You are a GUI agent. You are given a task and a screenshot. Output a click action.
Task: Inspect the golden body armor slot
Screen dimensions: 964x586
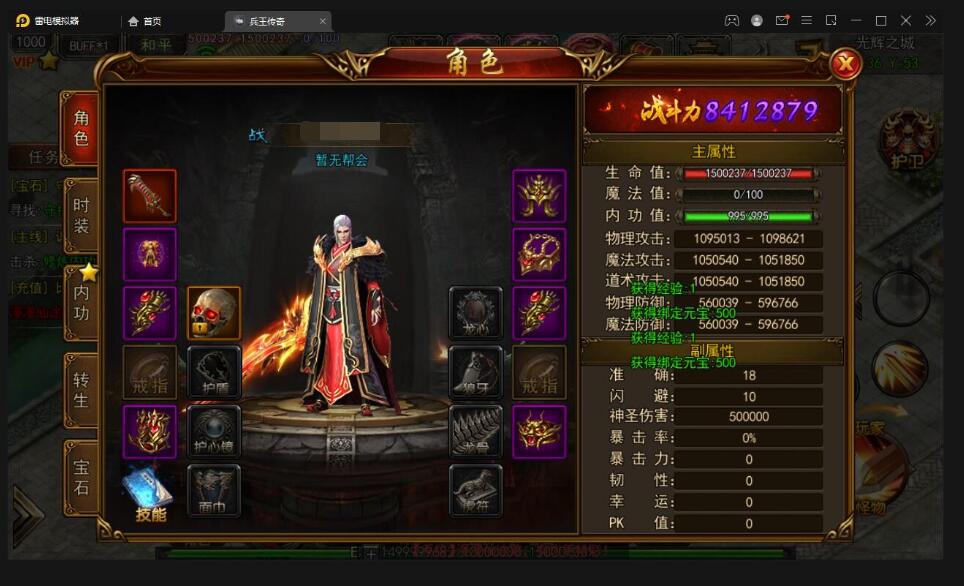coord(150,254)
